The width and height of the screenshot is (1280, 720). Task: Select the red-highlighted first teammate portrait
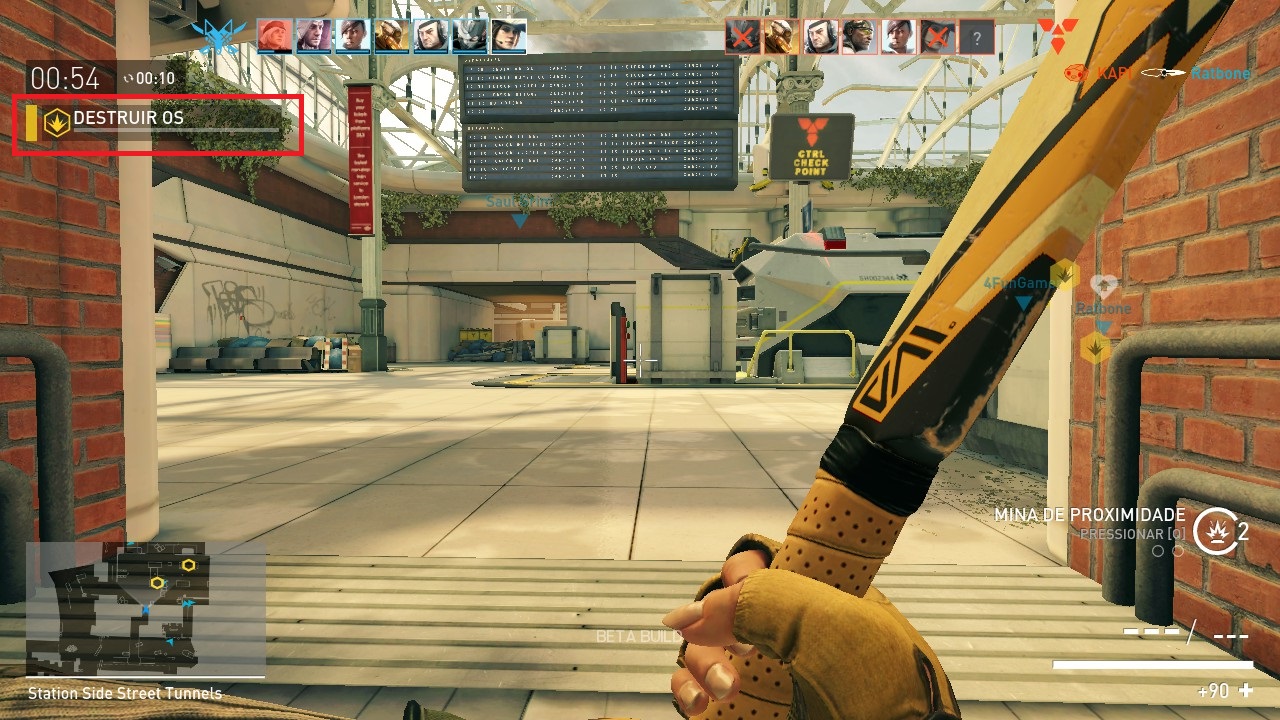276,37
